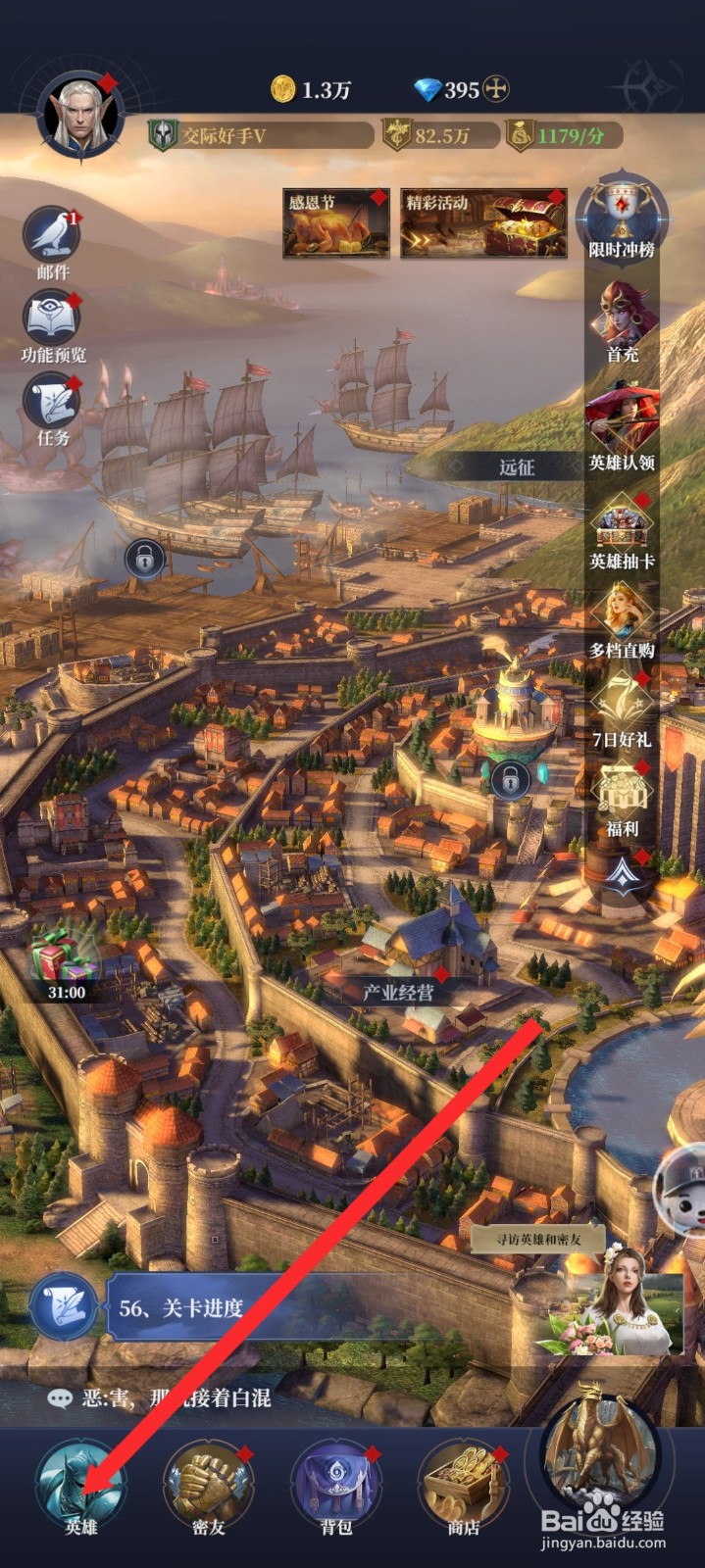This screenshot has height=1568, width=705.
Task: Open the 精彩活动 events banner
Action: (x=483, y=223)
